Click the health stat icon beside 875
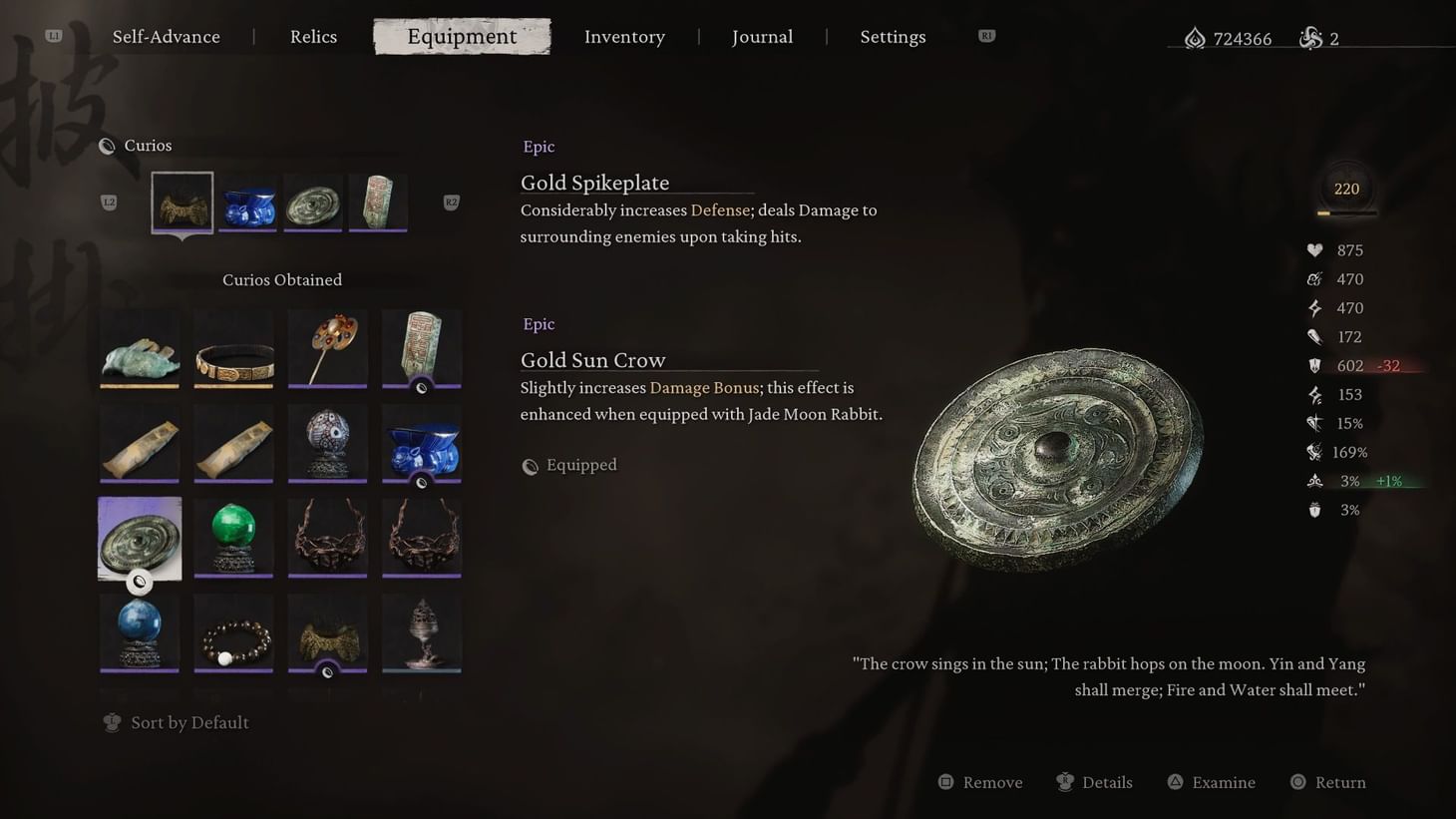1456x819 pixels. [x=1313, y=249]
